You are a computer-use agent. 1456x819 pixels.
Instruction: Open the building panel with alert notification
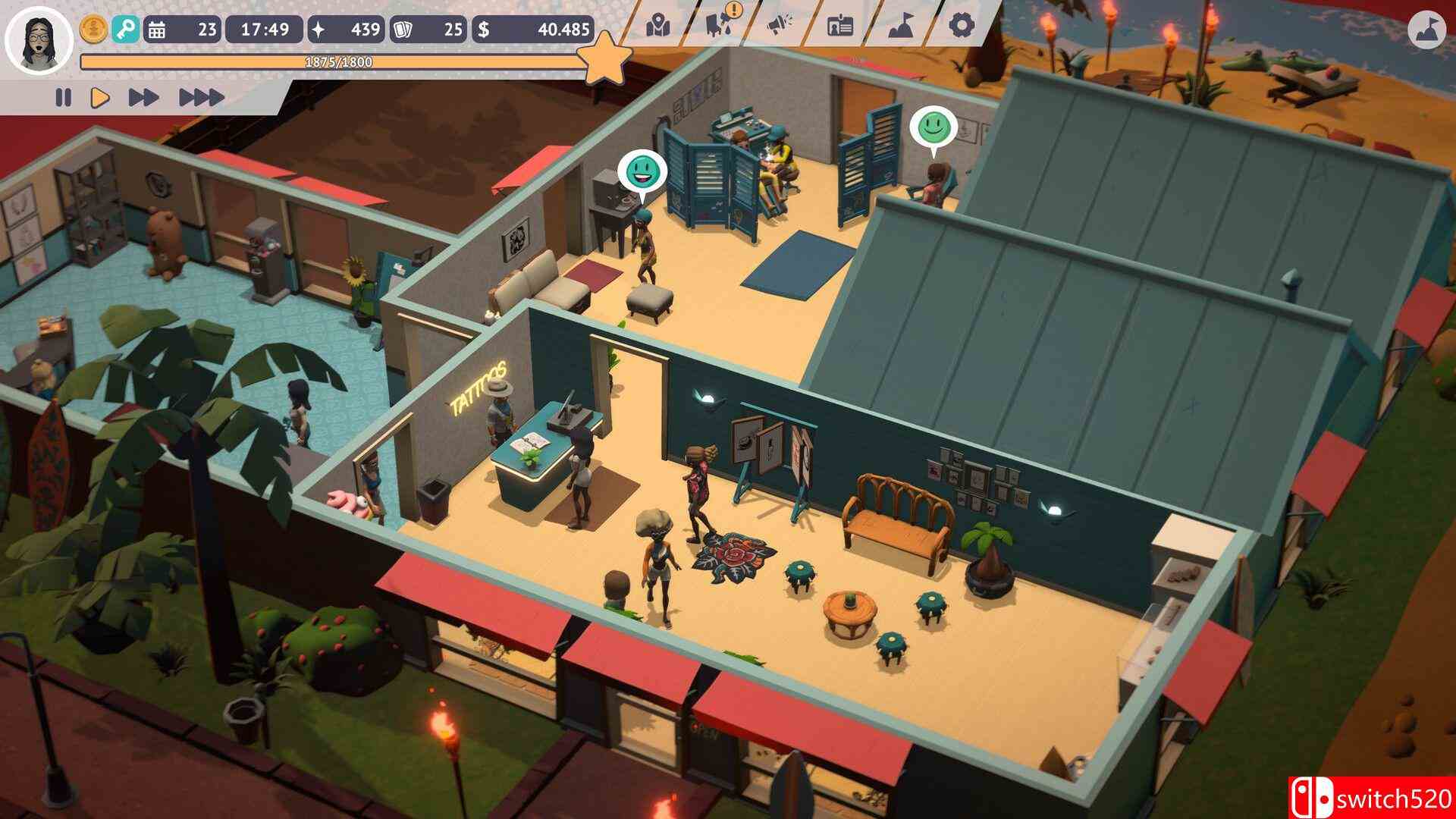(x=717, y=27)
